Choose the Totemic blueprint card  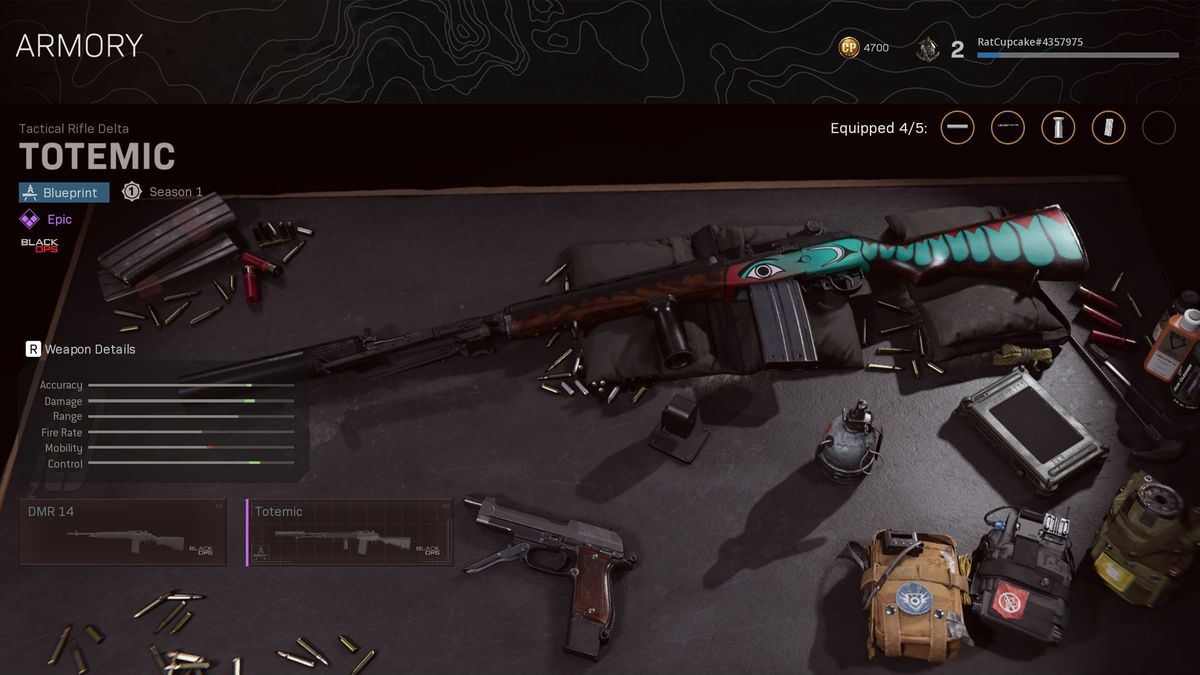tap(349, 532)
